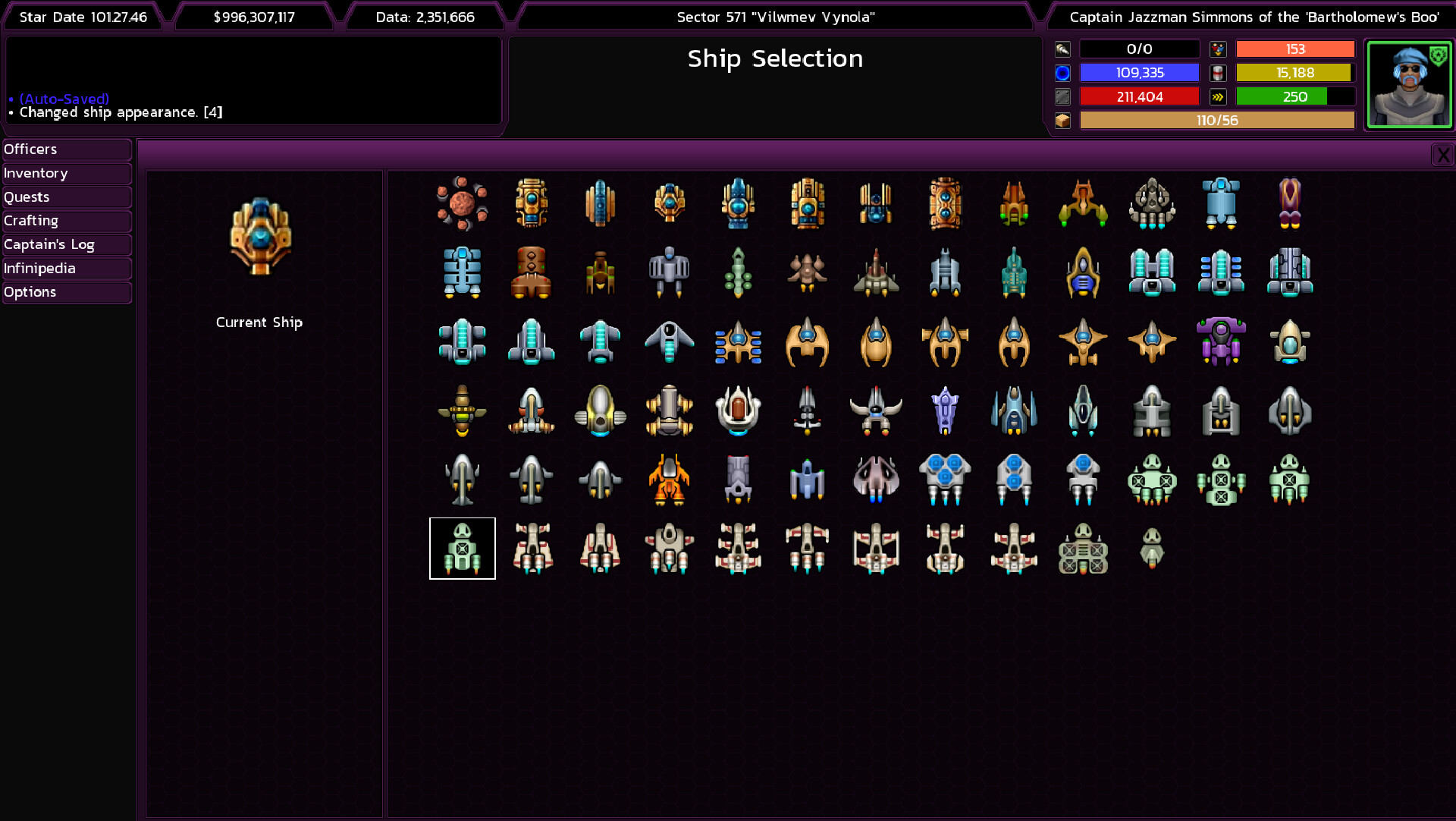Image resolution: width=1456 pixels, height=821 pixels.
Task: Click the crew members resource icon
Action: 1219,49
